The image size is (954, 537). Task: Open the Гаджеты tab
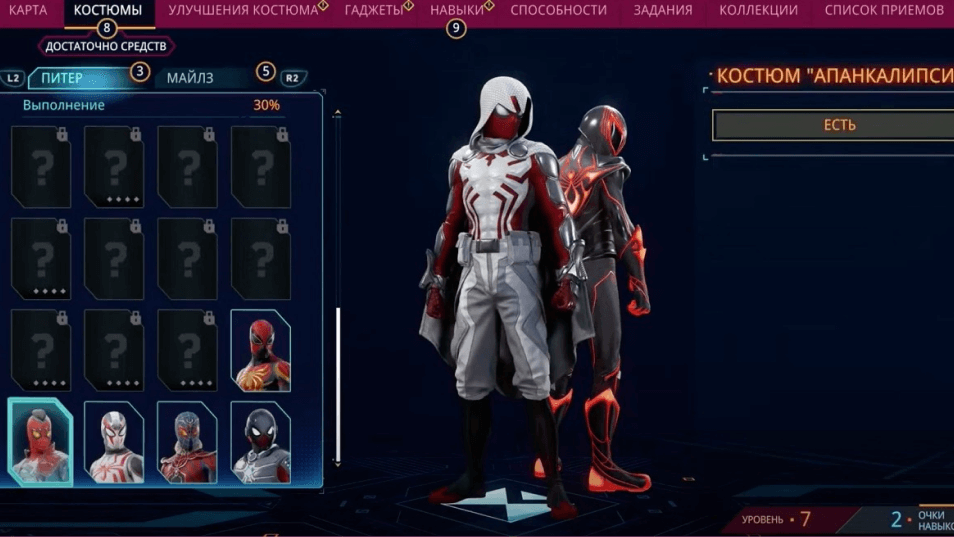pyautogui.click(x=373, y=10)
